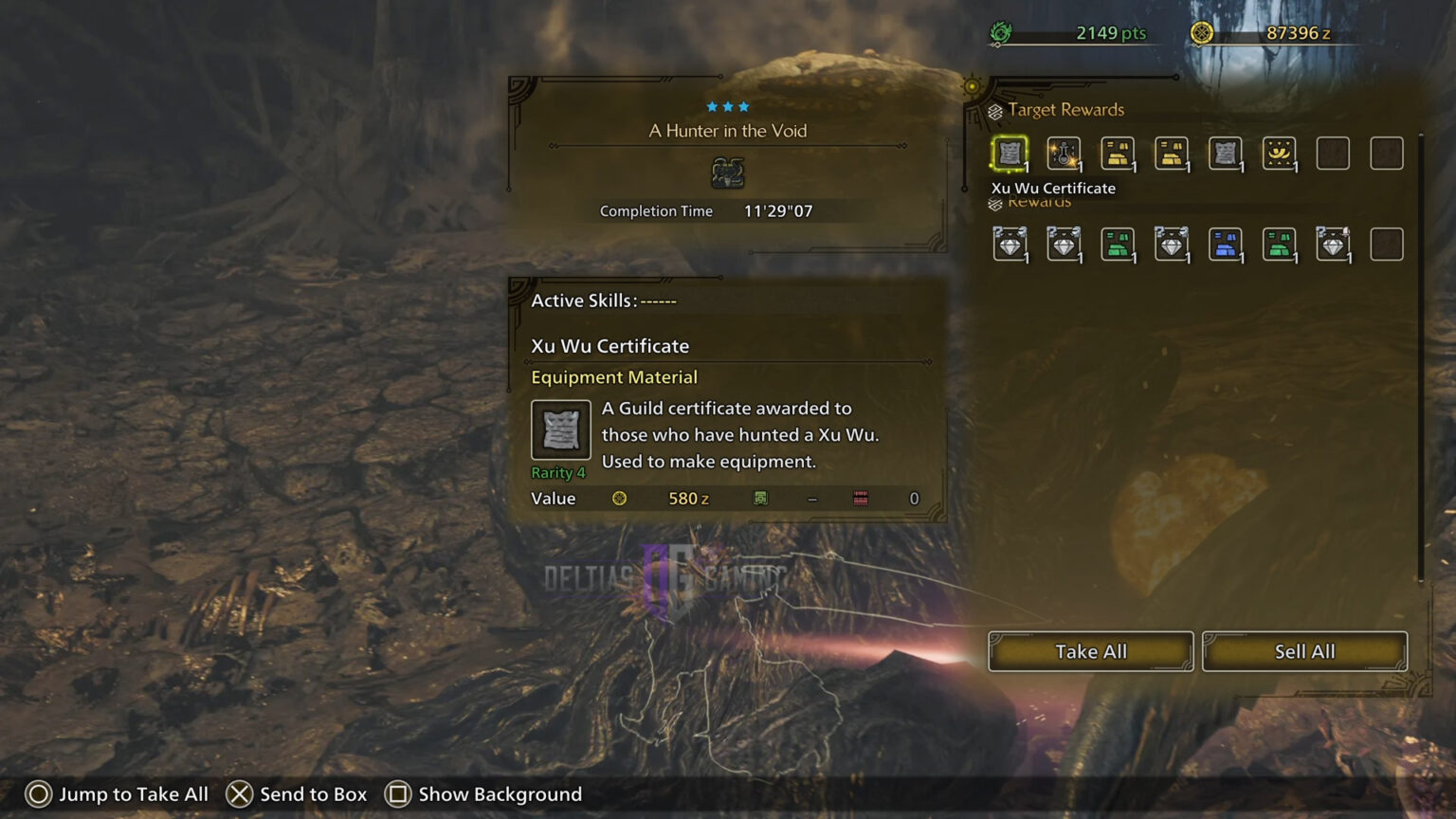1456x819 pixels.
Task: Click the yellow Guild points reward icon
Action: click(x=1280, y=154)
